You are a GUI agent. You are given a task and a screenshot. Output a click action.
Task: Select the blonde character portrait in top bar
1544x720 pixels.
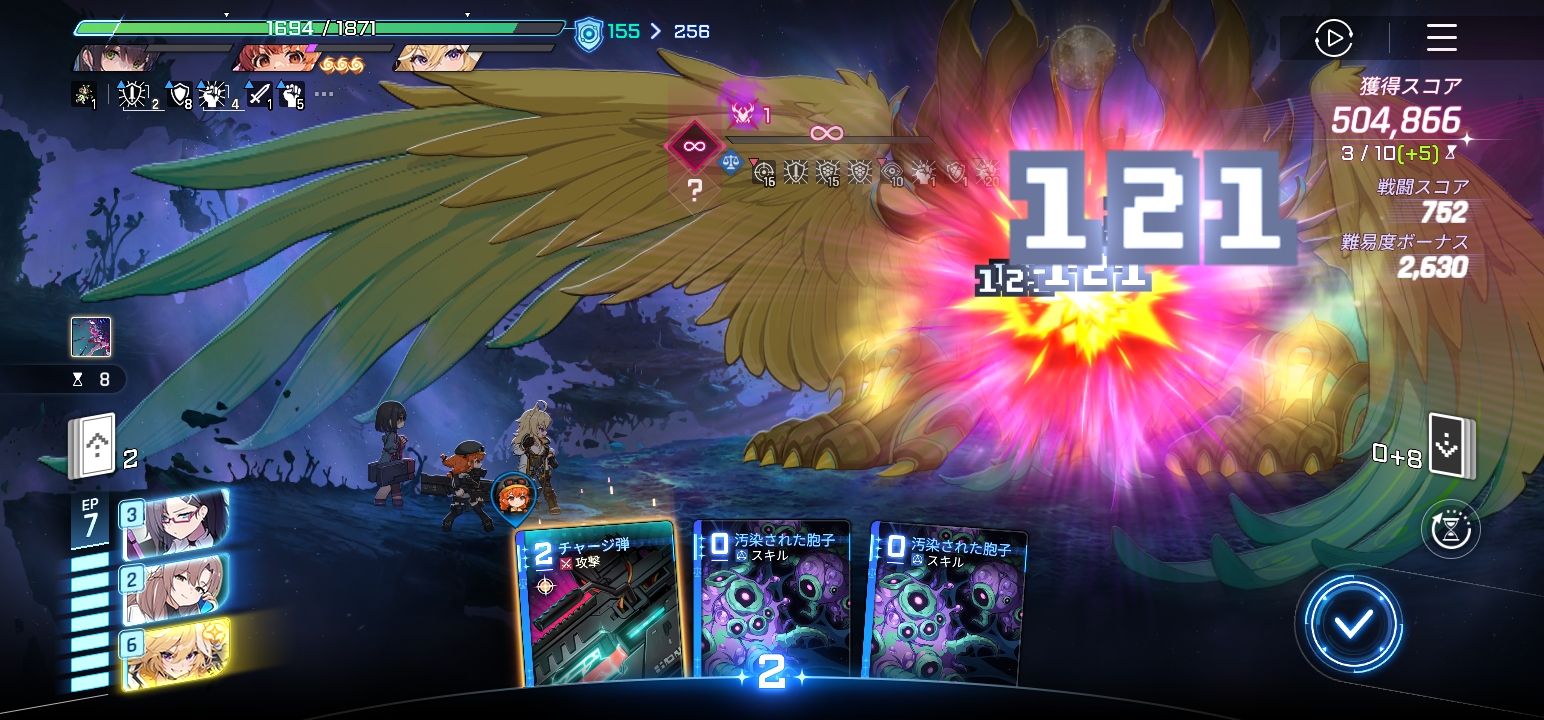tap(438, 58)
